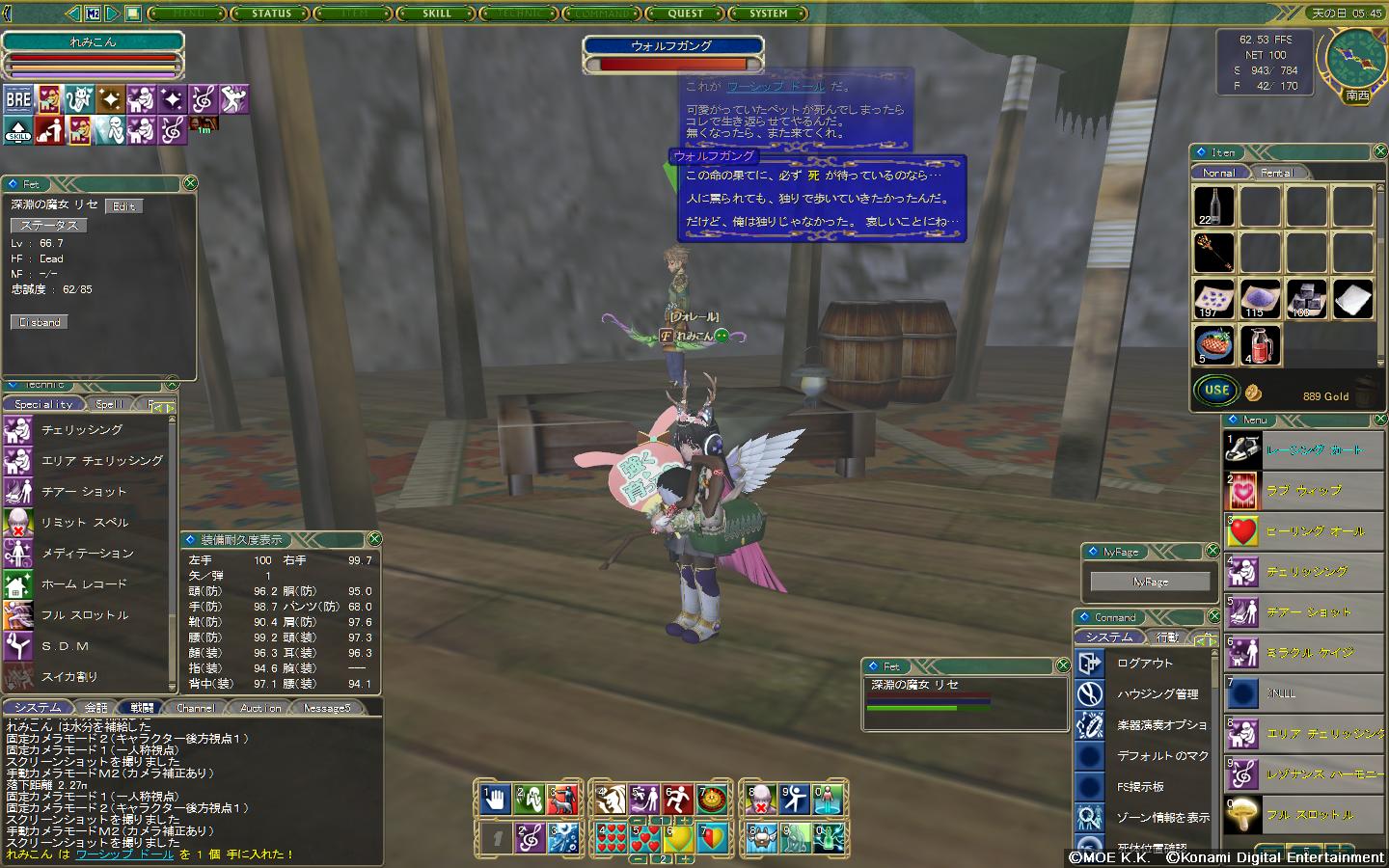The image size is (1389, 868).
Task: Select the meat steak item slot
Action: [x=1213, y=344]
